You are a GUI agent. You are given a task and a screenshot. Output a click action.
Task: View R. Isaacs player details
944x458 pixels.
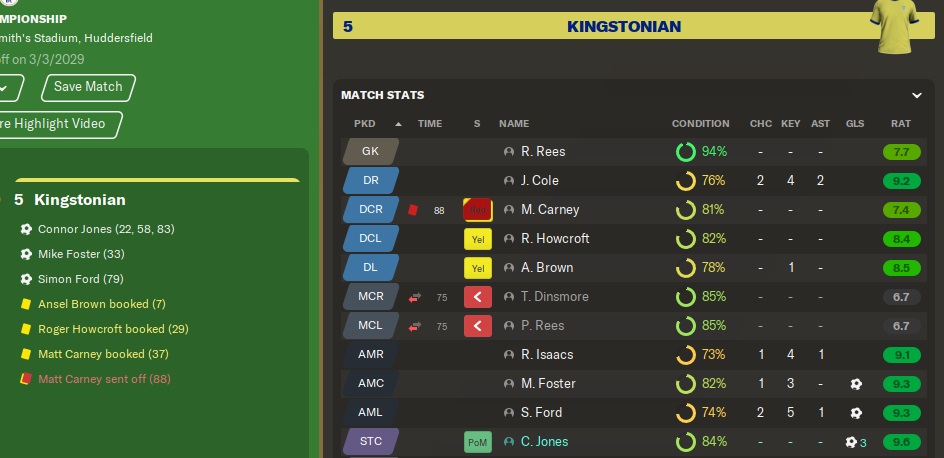547,355
